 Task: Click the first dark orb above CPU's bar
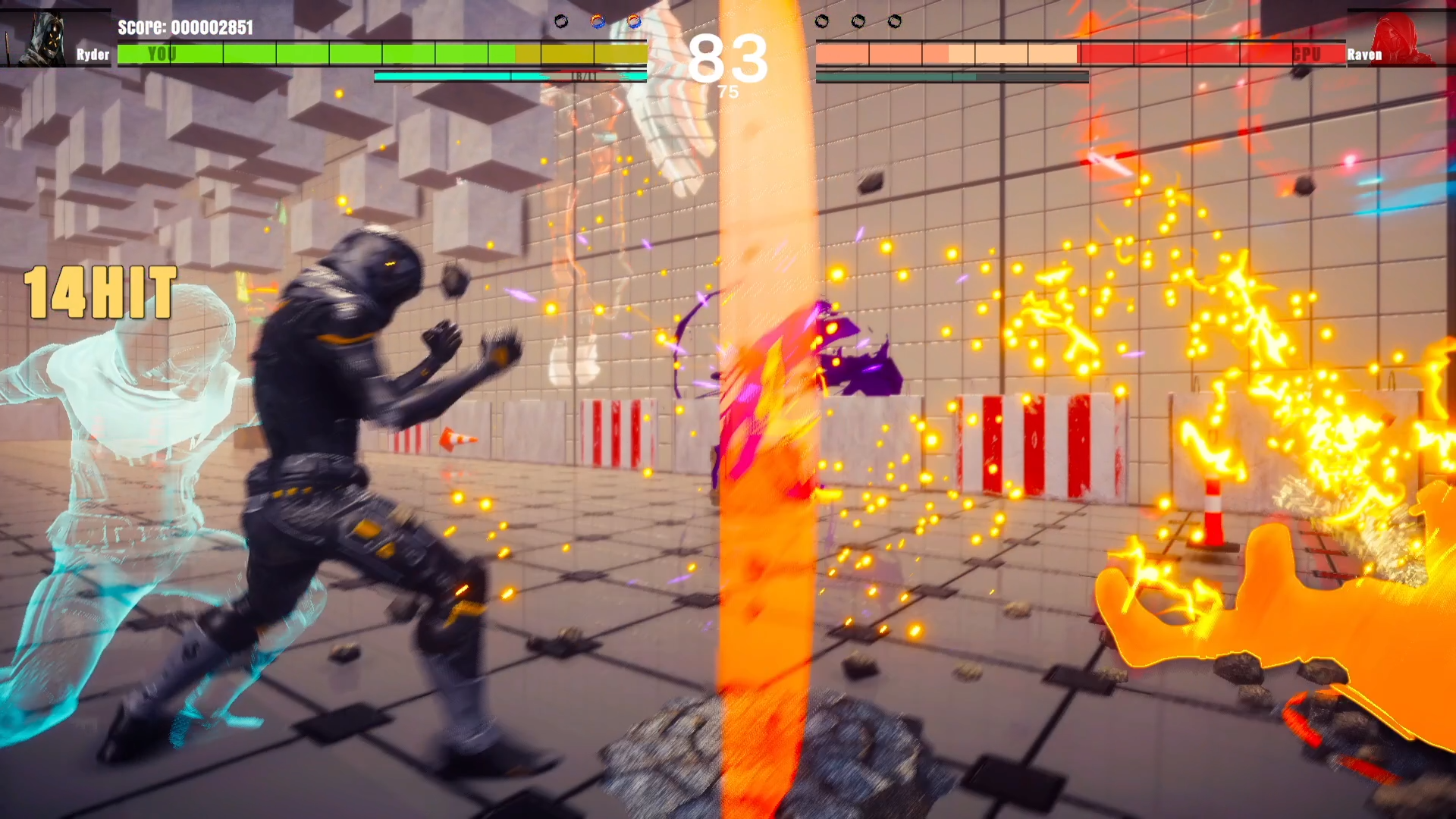[x=821, y=22]
